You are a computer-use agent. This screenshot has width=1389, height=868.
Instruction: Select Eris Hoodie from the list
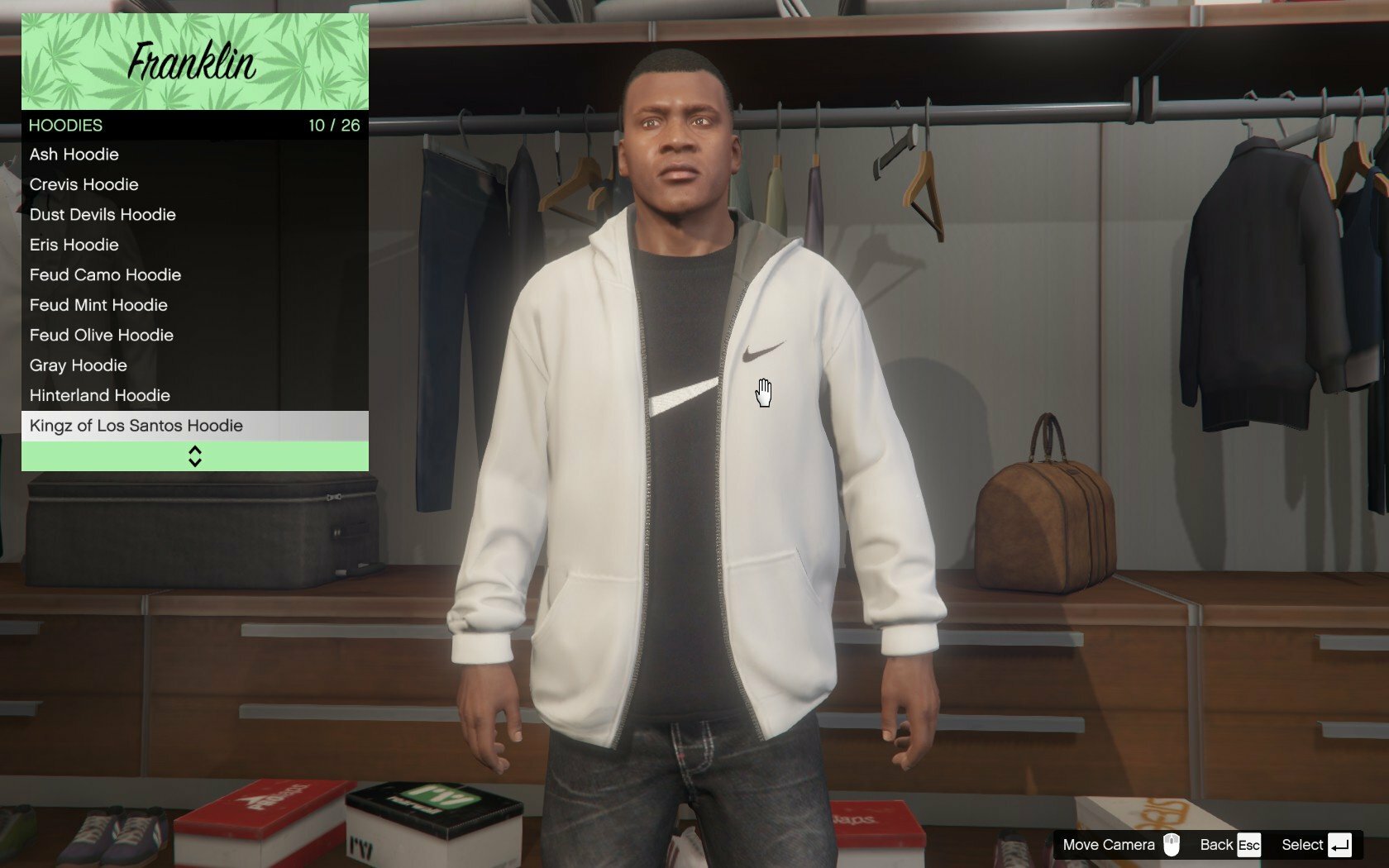74,245
